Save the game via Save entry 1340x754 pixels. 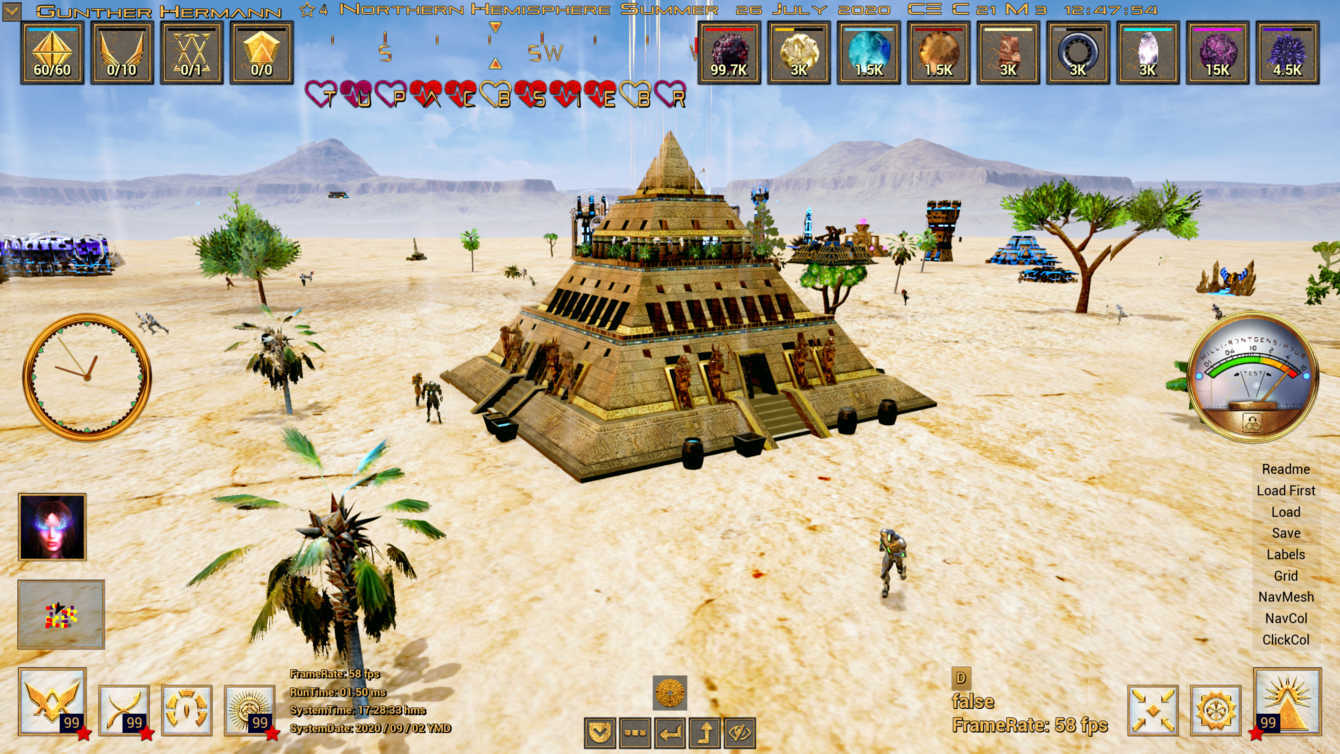coord(1285,533)
